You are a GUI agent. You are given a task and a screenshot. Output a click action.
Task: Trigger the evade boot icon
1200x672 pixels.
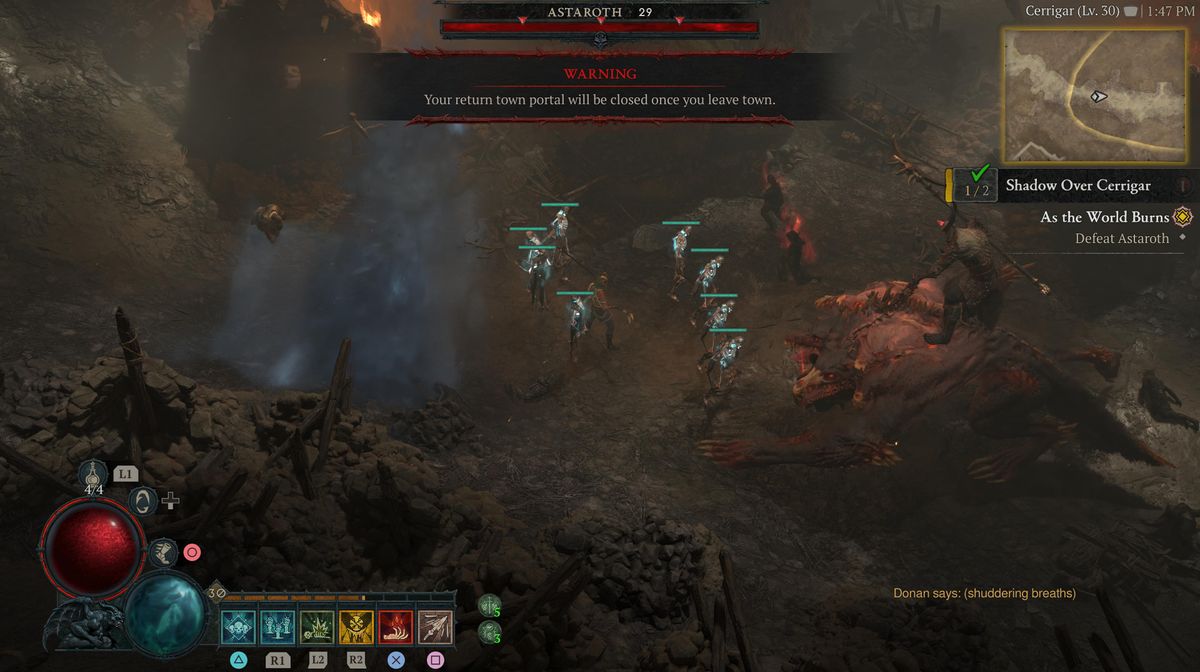pyautogui.click(x=163, y=551)
